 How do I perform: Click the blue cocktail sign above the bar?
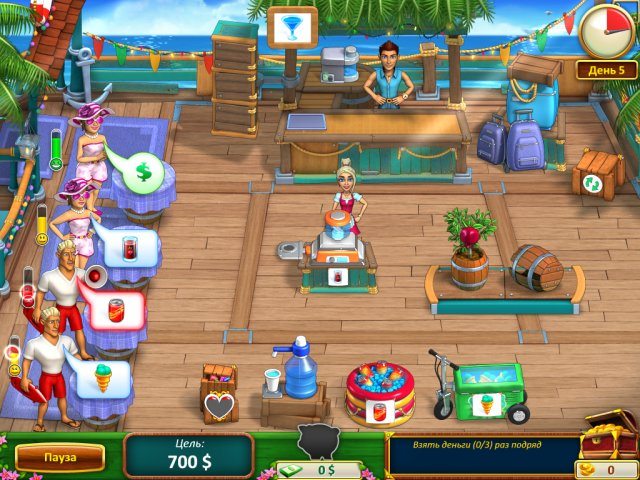(x=292, y=24)
